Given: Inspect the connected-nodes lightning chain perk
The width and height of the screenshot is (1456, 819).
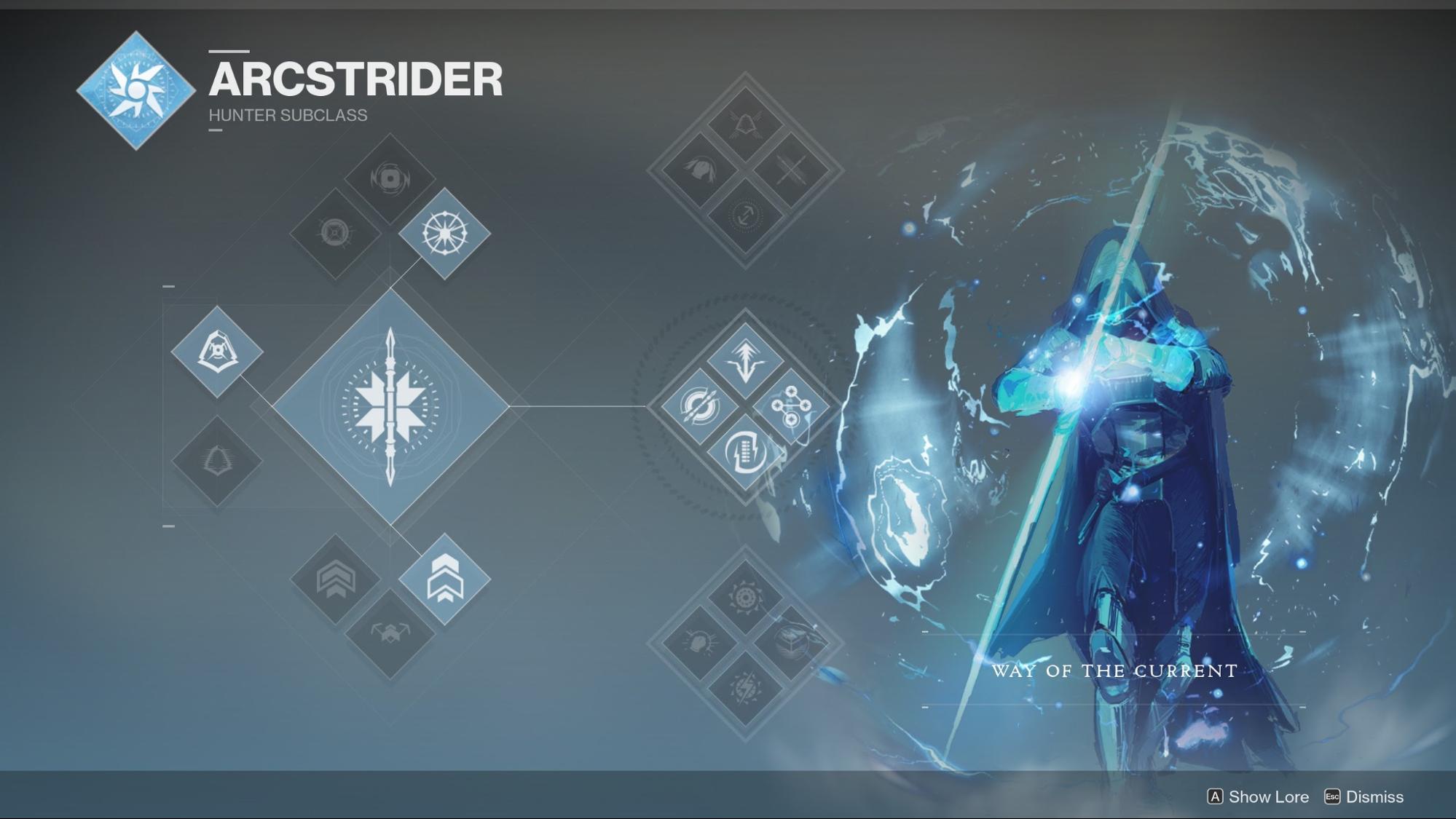Looking at the screenshot, I should tap(790, 406).
